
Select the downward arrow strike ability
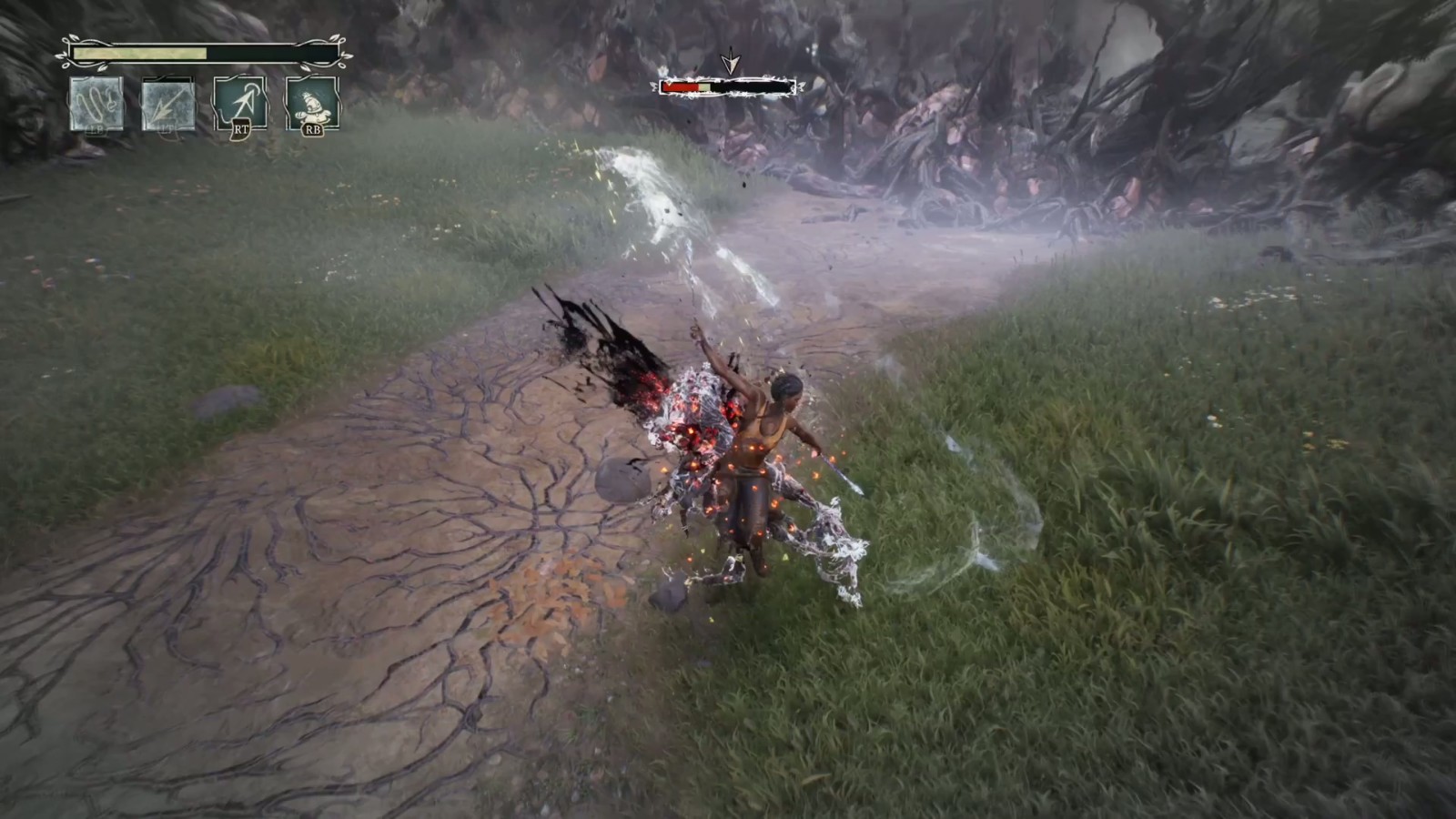click(168, 104)
